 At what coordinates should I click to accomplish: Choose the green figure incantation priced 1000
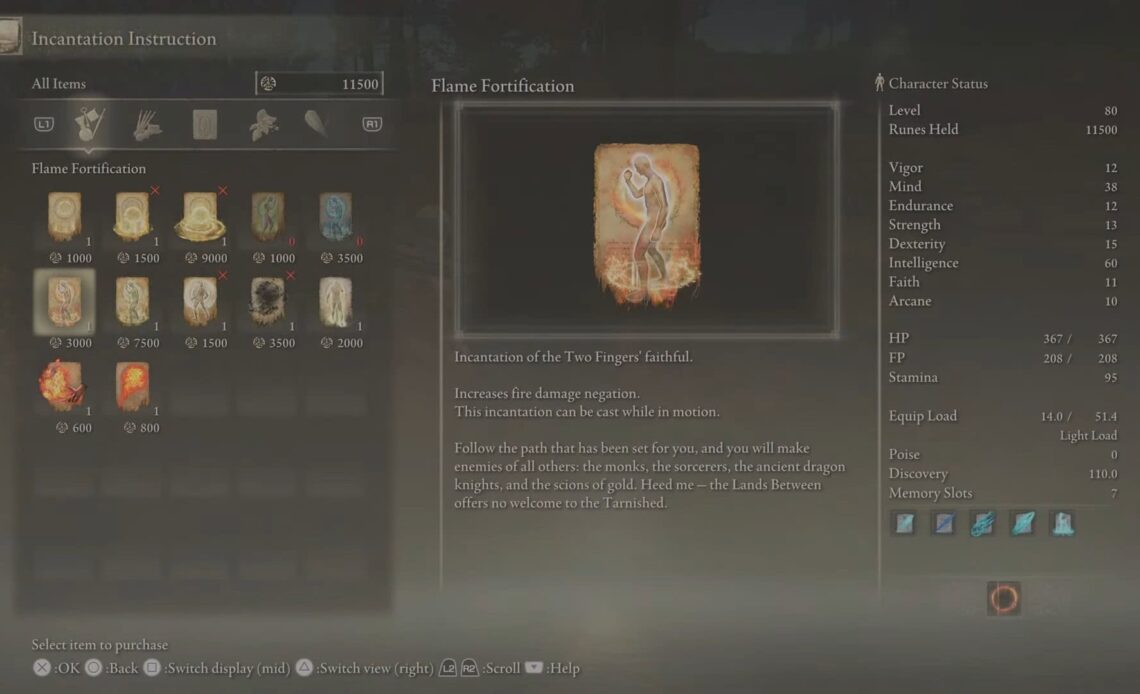click(x=267, y=216)
